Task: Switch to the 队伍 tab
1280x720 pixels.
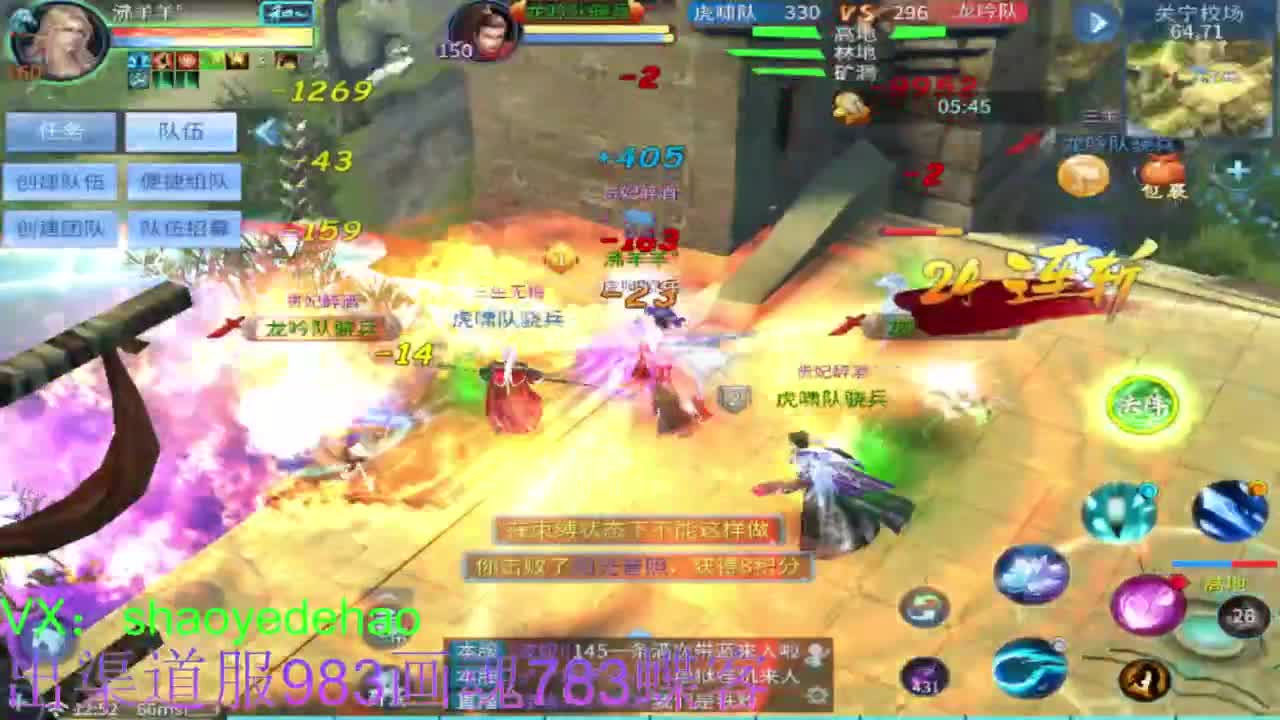Action: pyautogui.click(x=182, y=131)
